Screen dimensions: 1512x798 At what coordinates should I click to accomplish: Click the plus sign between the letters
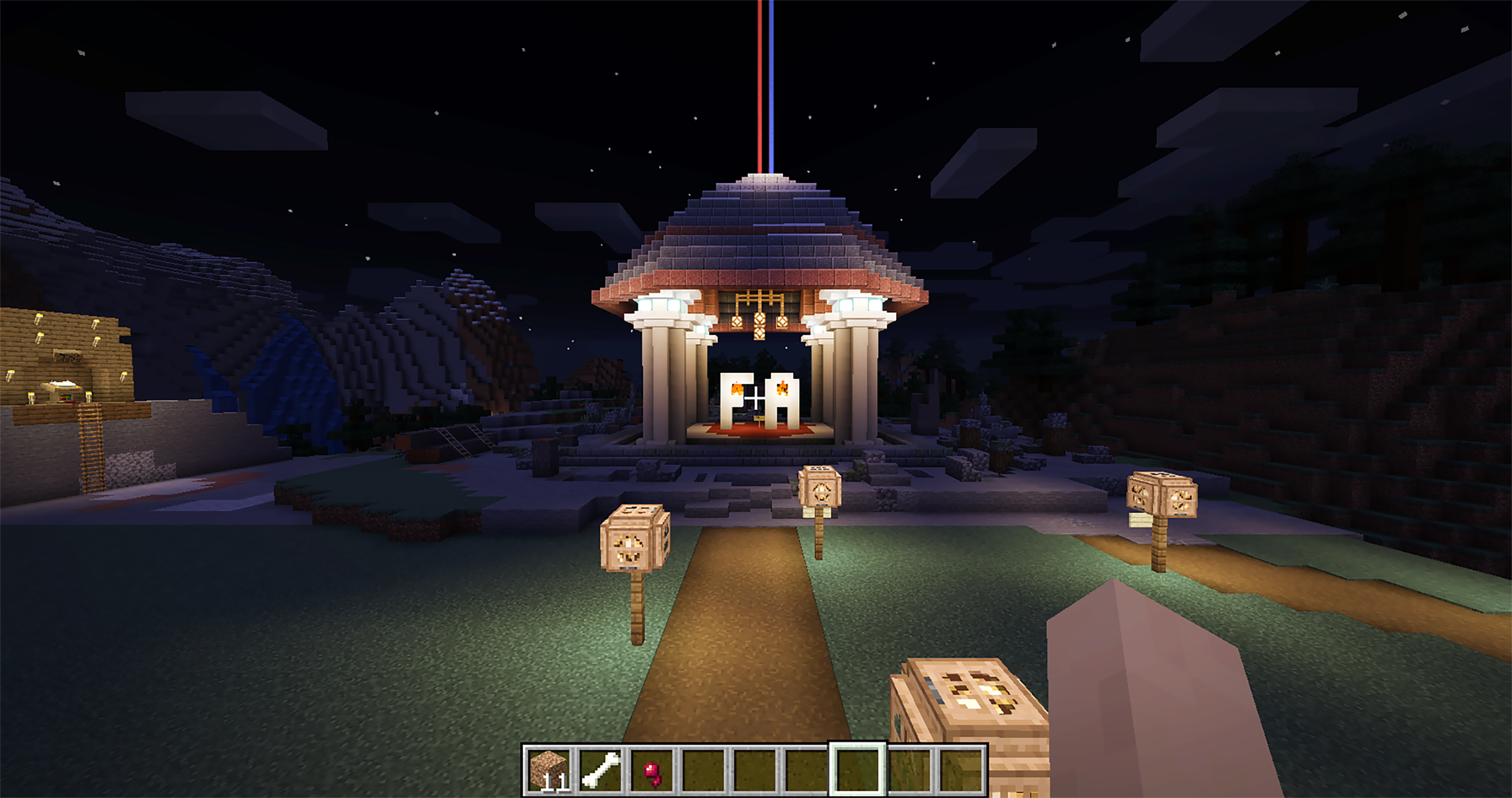[757, 398]
